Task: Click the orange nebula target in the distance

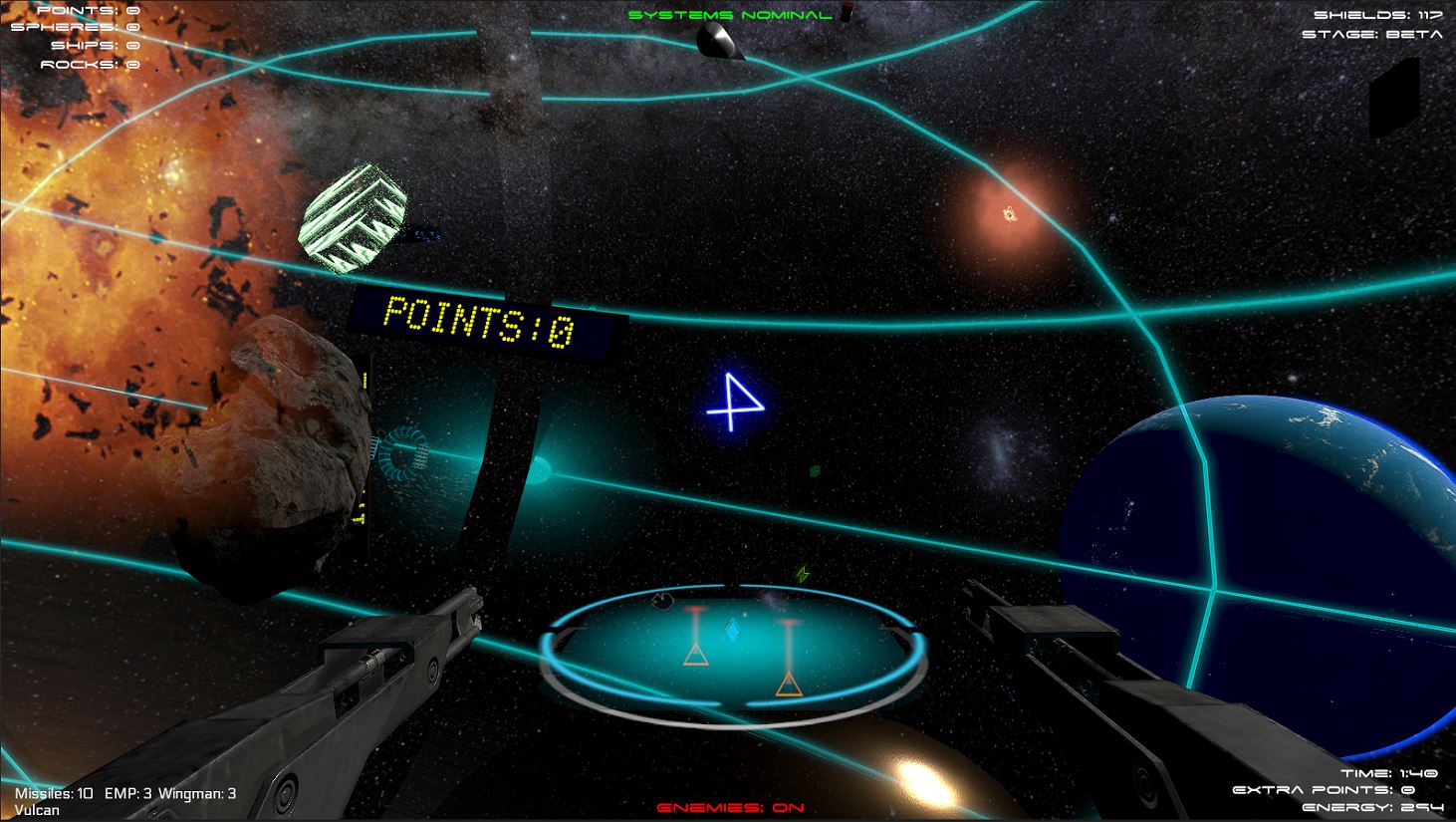Action: pos(1008,211)
